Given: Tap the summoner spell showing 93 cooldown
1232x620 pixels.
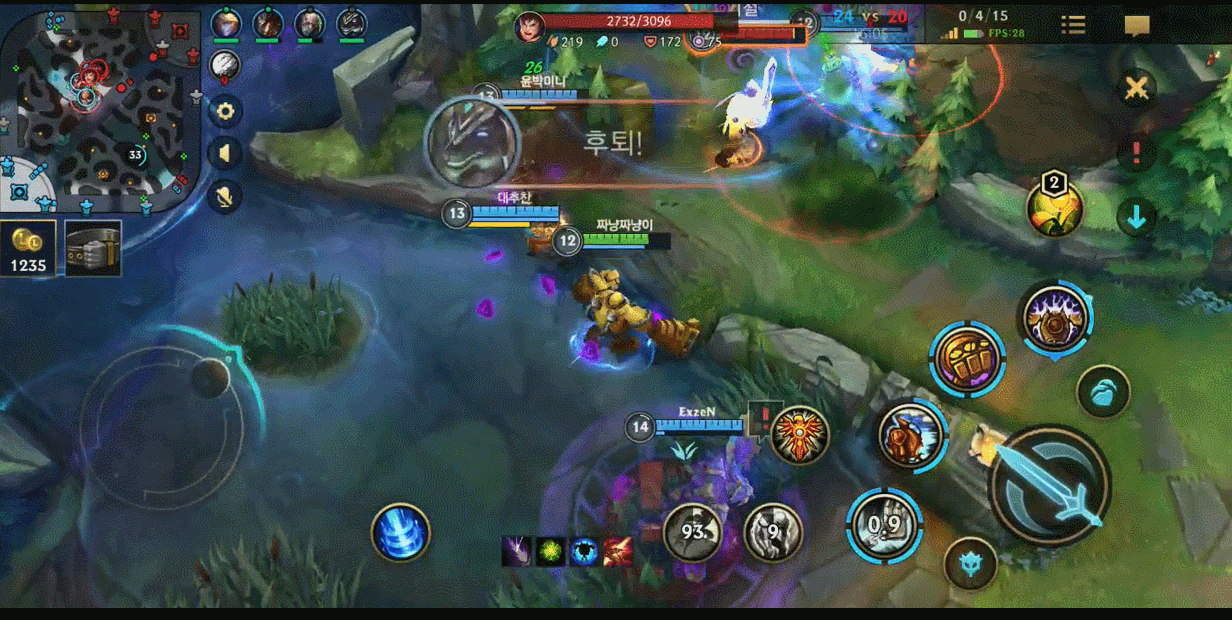Looking at the screenshot, I should pos(693,532).
